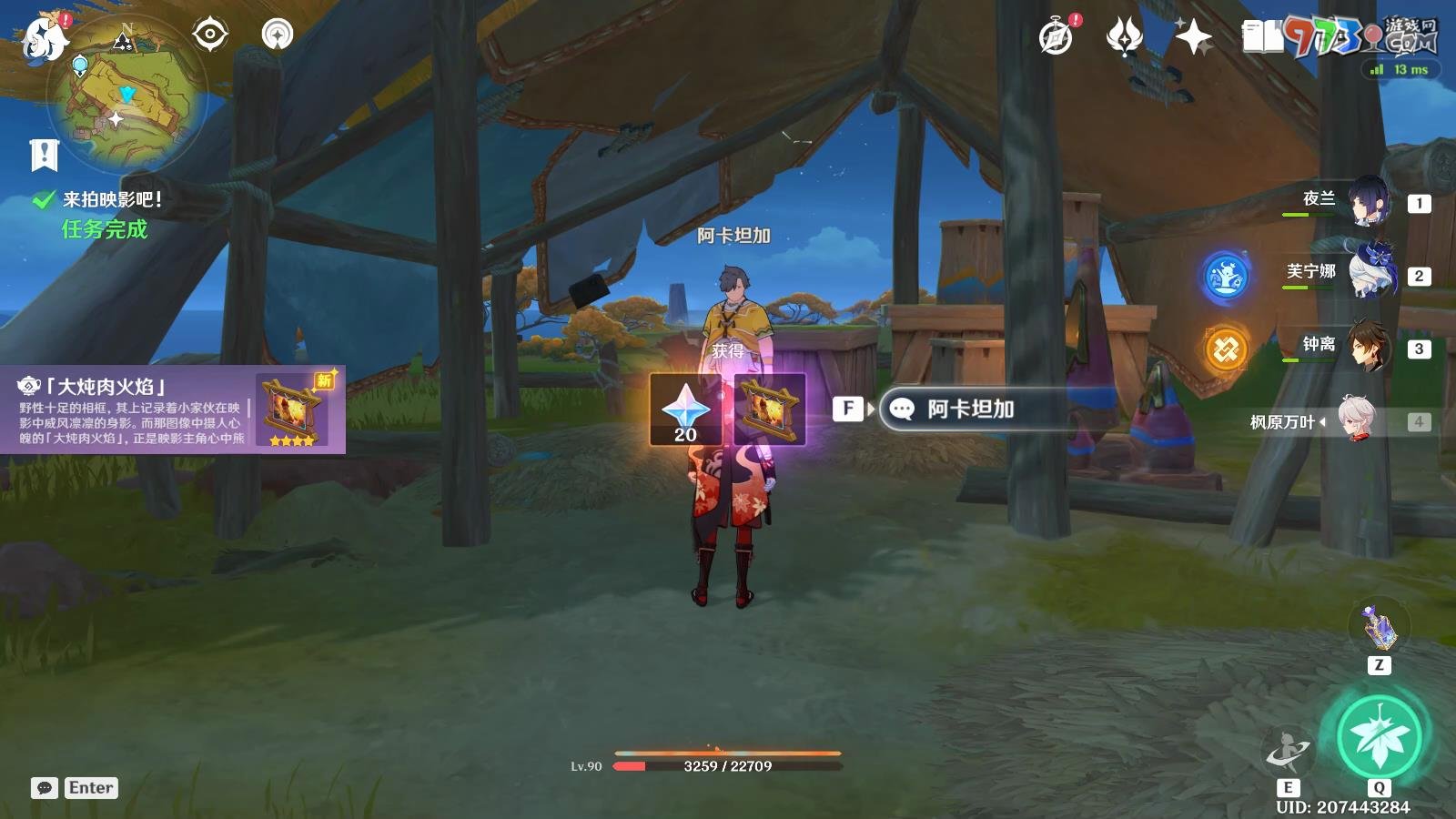Use the purple gadget item
1456x819 pixels.
1379,626
